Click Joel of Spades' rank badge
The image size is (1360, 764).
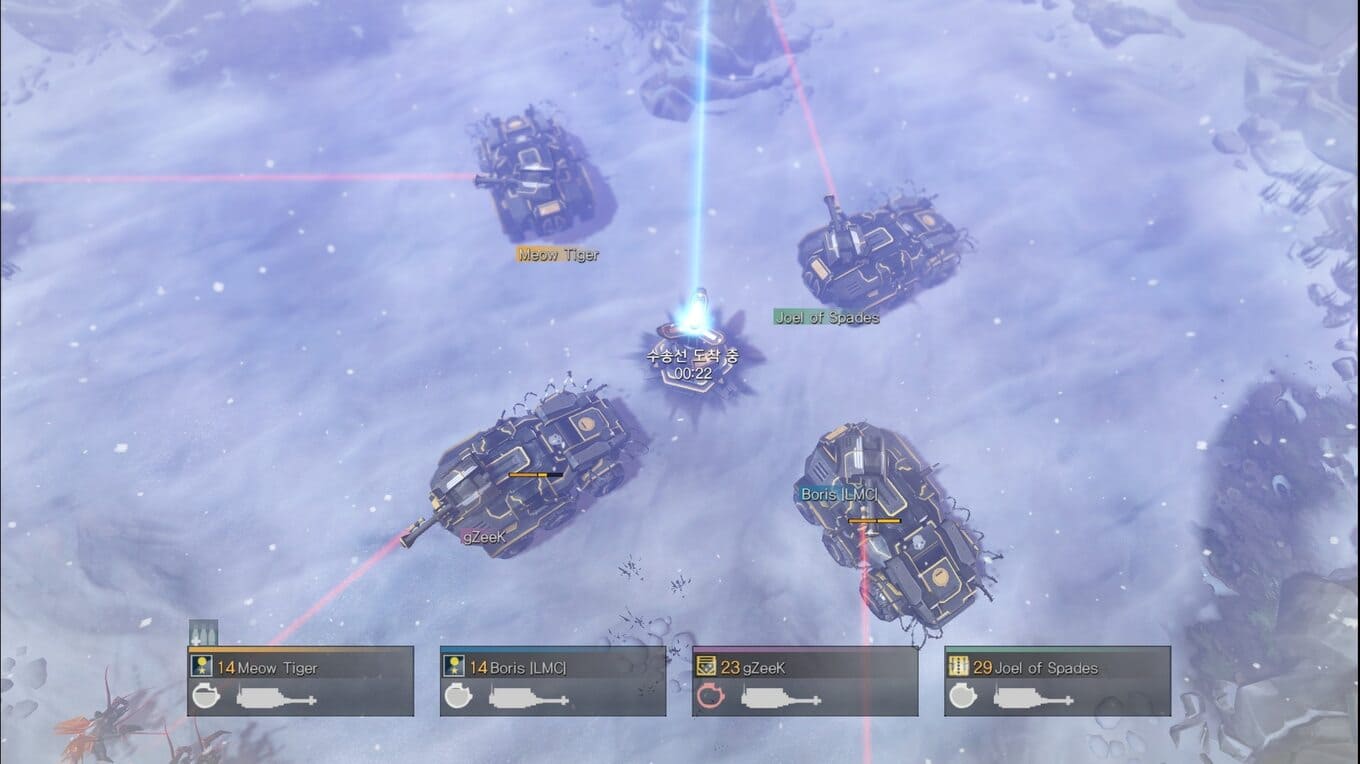pos(958,667)
